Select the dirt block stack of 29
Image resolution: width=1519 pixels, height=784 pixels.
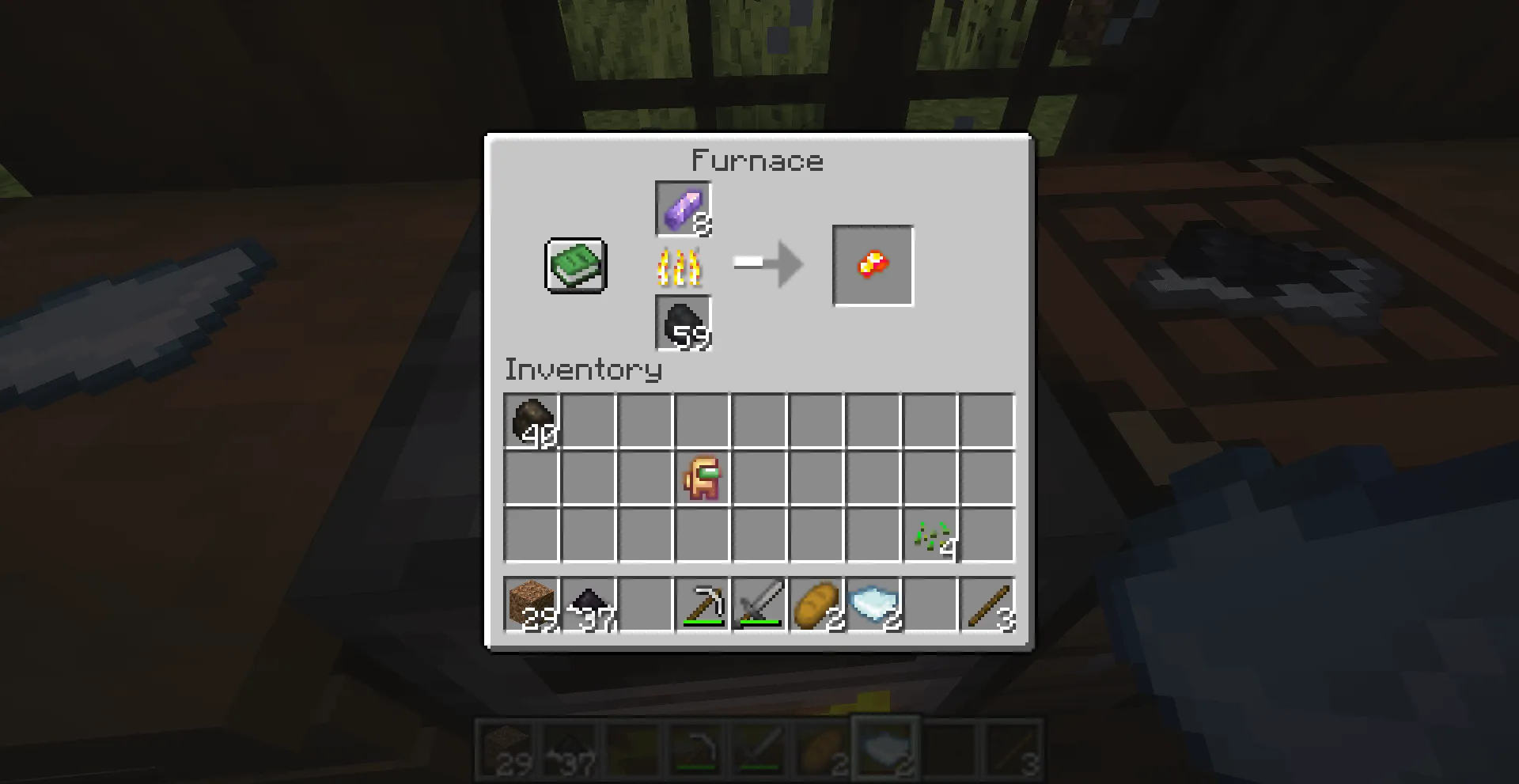coord(532,605)
